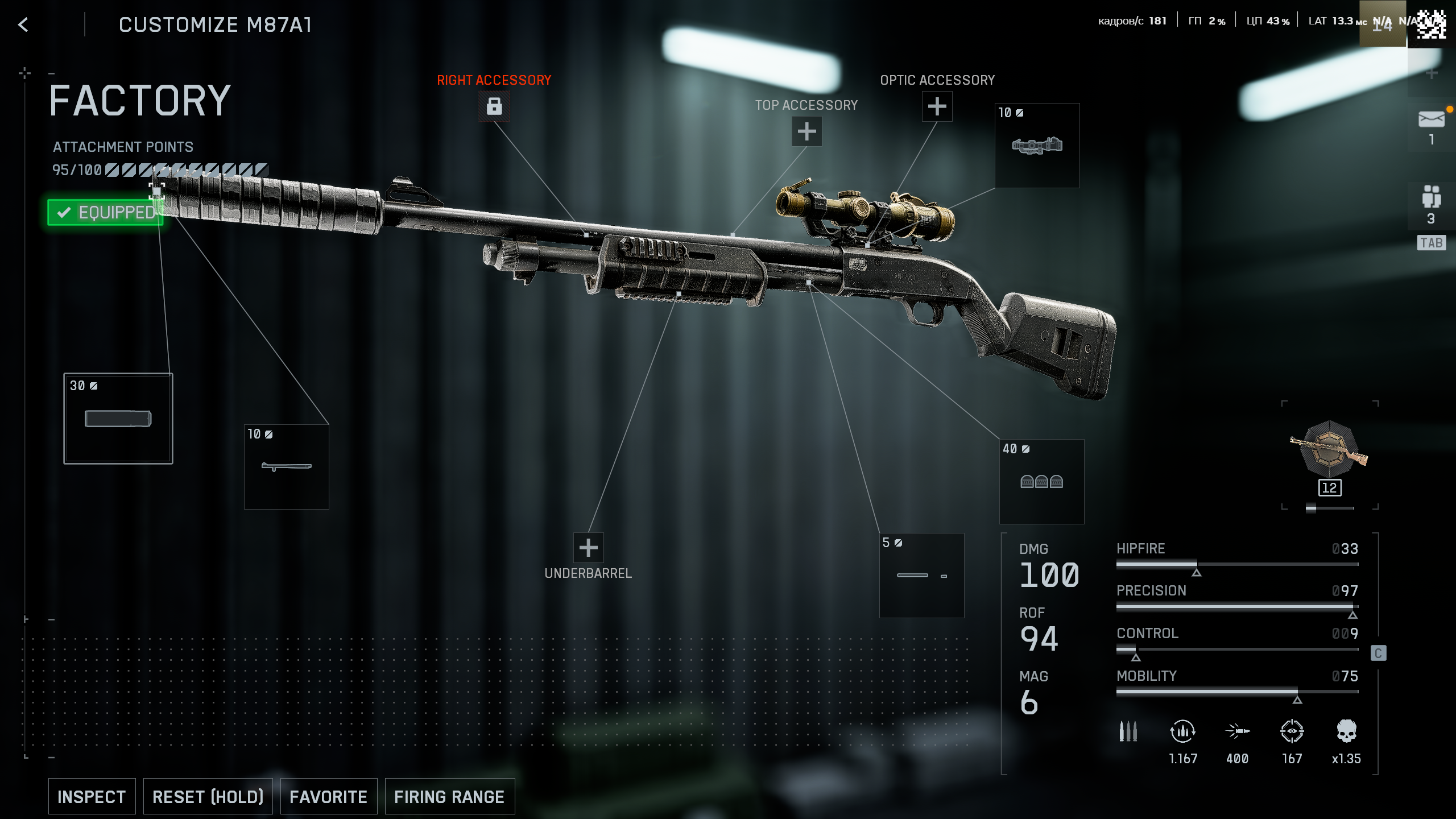Open the Firing Range
Image resolution: width=1456 pixels, height=819 pixels.
click(449, 796)
